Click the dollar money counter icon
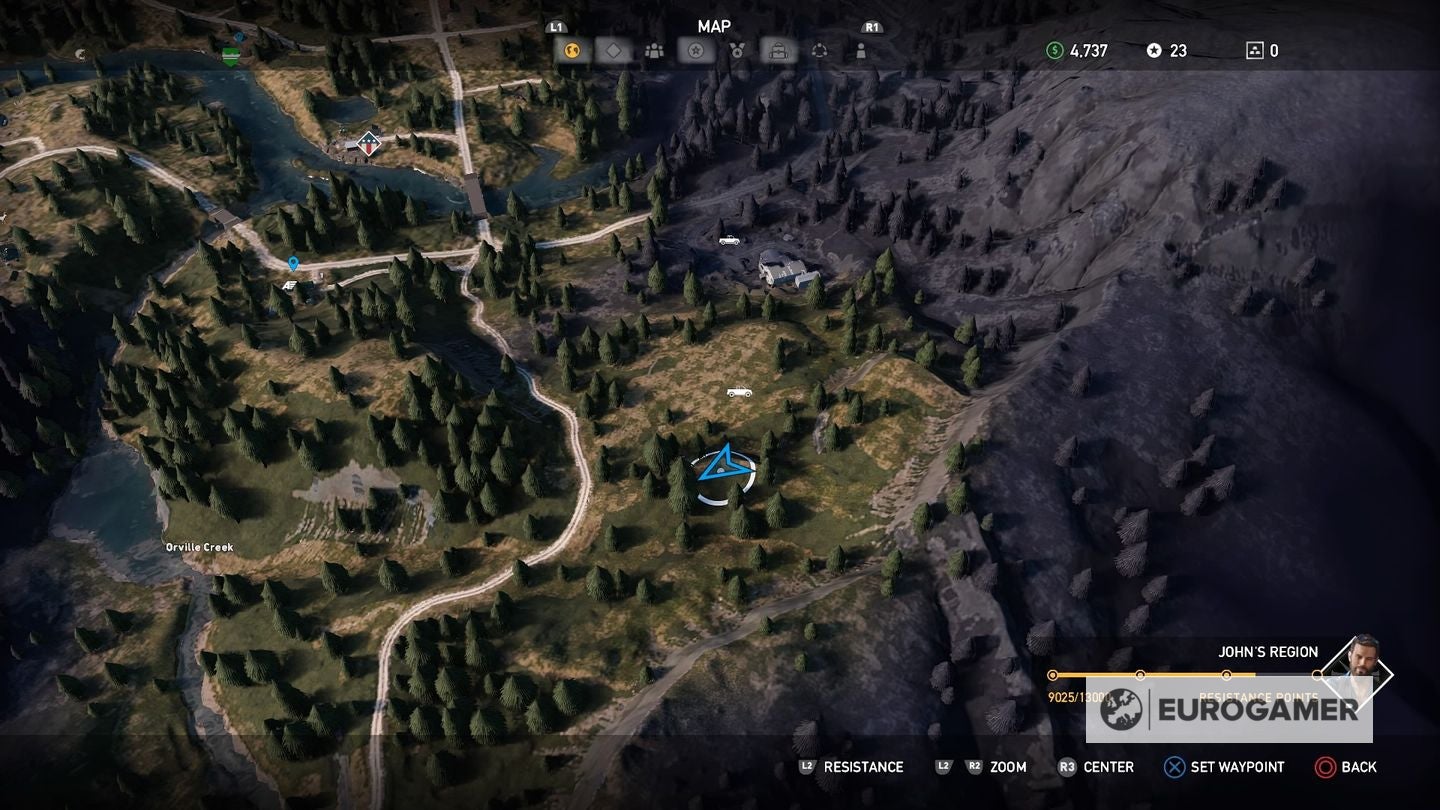 [1055, 49]
